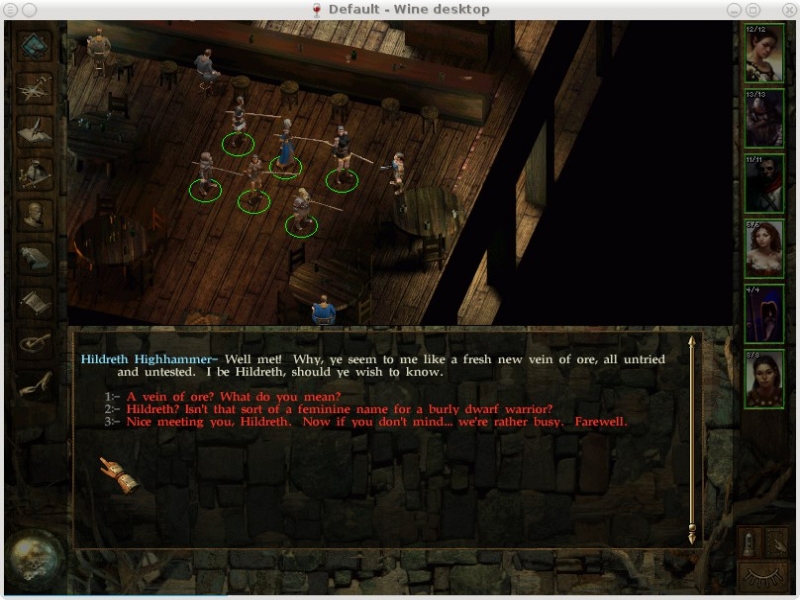The height and width of the screenshot is (600, 800).
Task: Select the last party portrait with green collar
Action: (764, 379)
